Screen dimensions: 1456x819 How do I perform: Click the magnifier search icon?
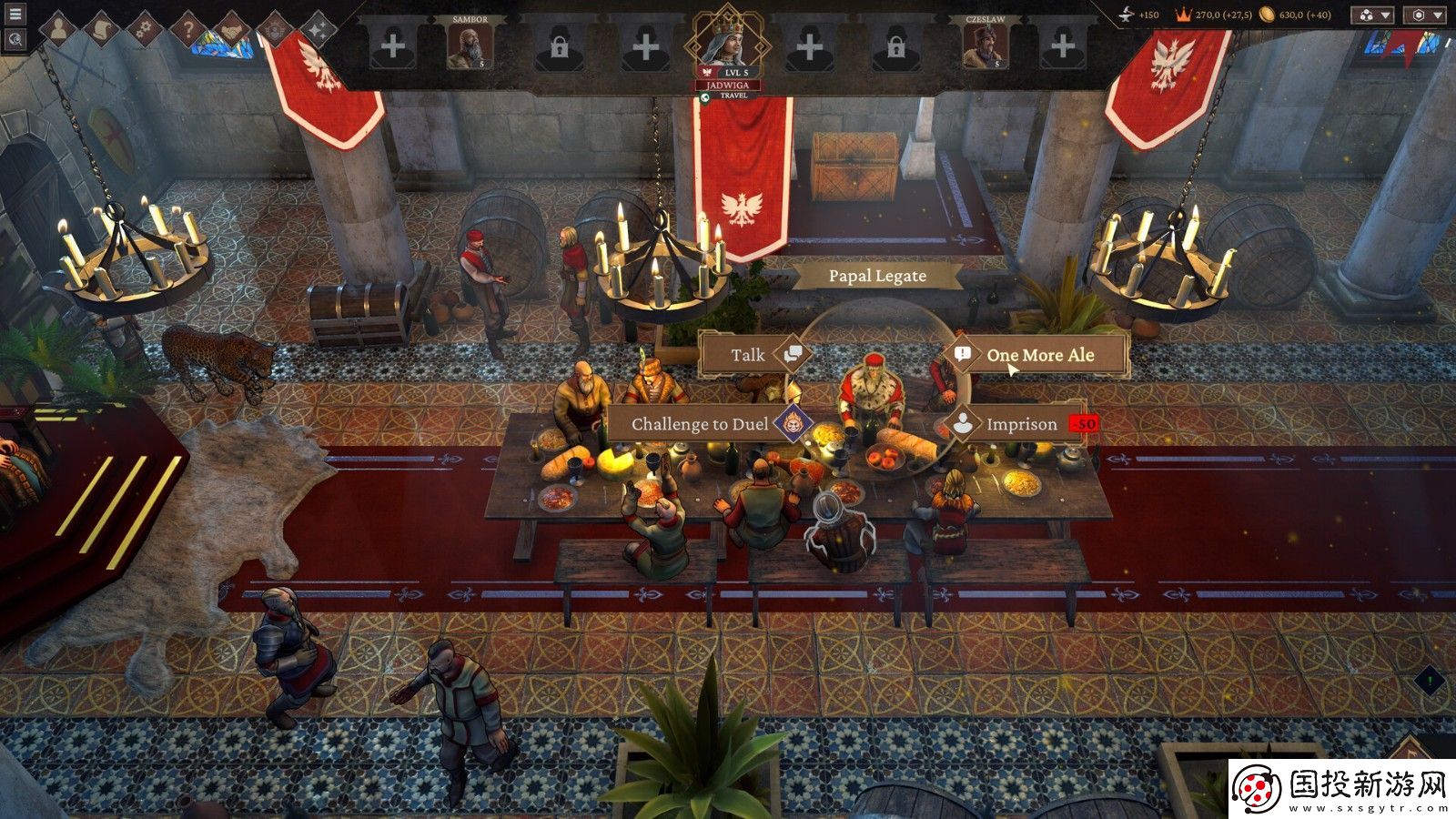pyautogui.click(x=15, y=39)
